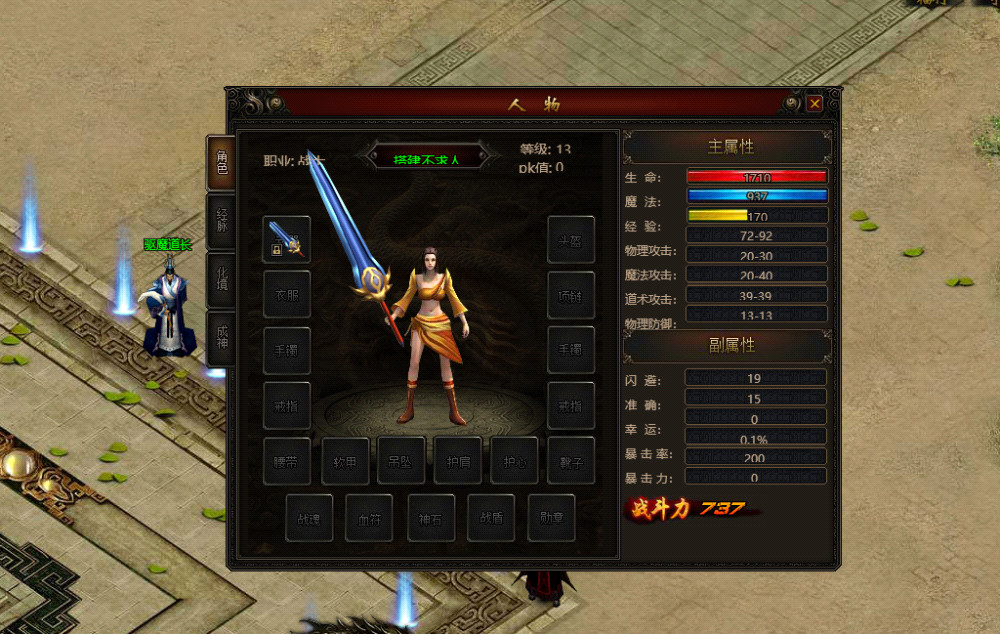Choose the 护肩 shoulder guard slot
1000x634 pixels.
[x=458, y=461]
